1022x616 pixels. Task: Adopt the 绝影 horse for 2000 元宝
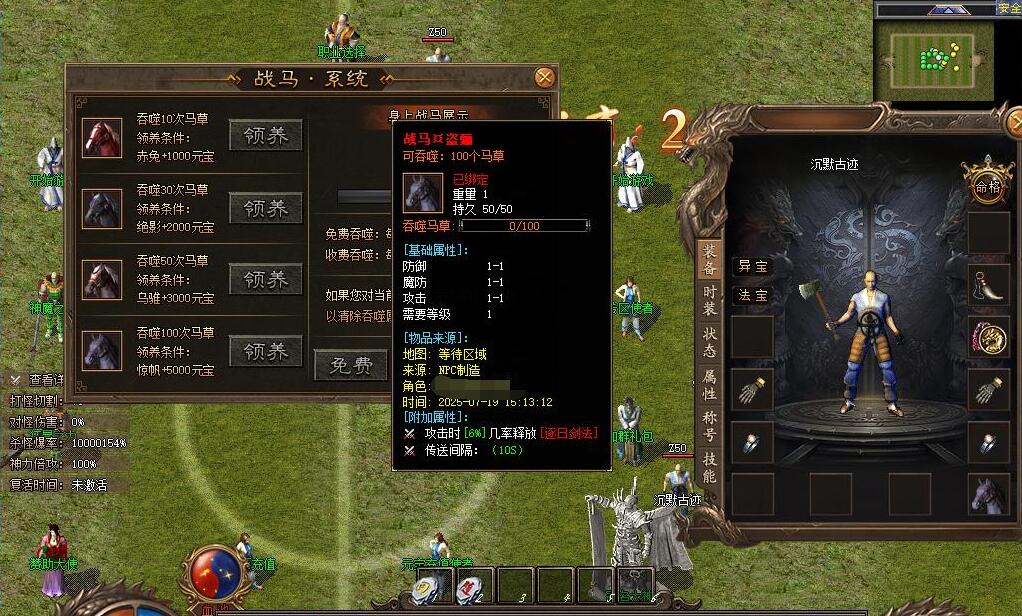[265, 208]
